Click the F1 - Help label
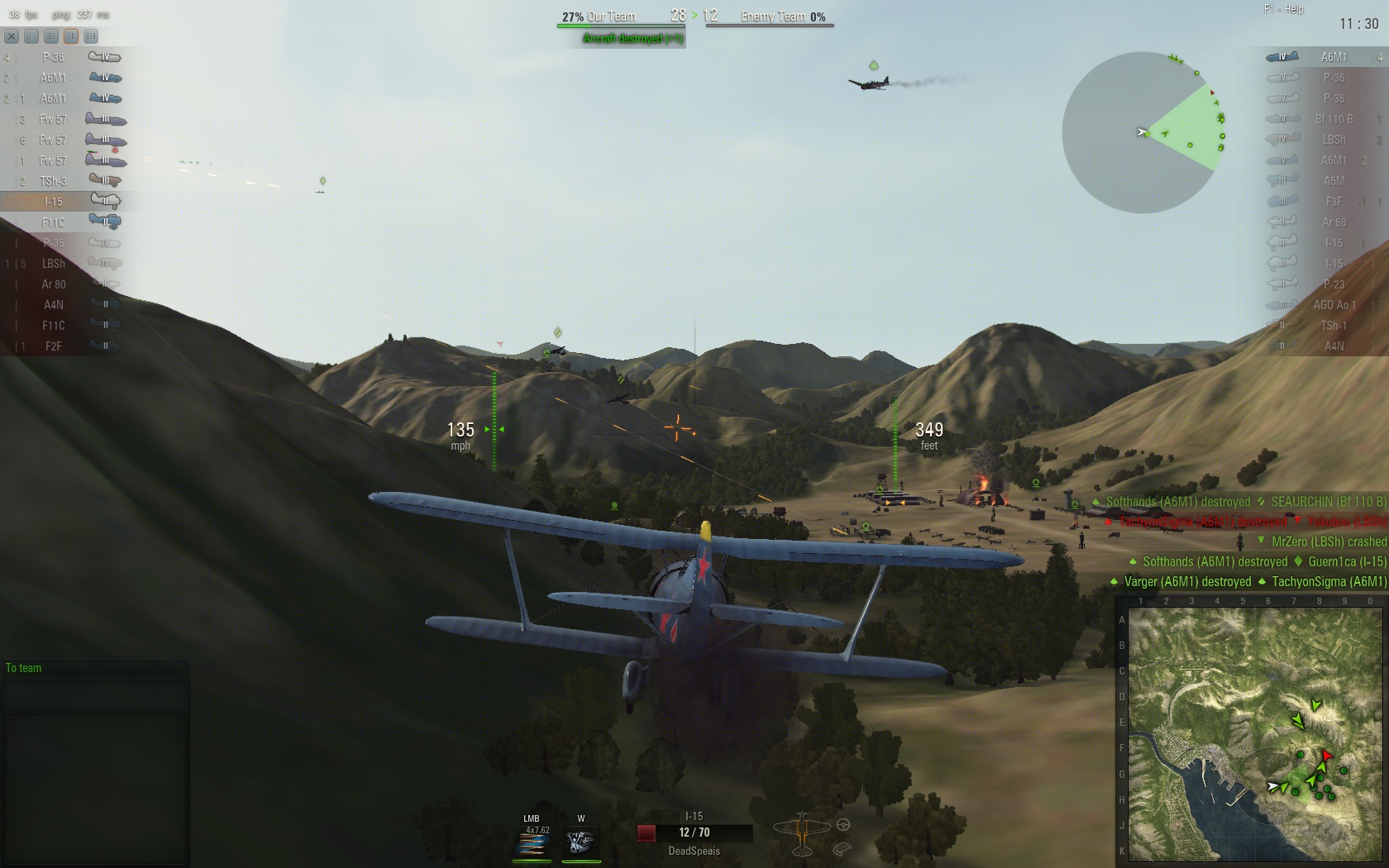The image size is (1389, 868). pyautogui.click(x=1283, y=9)
